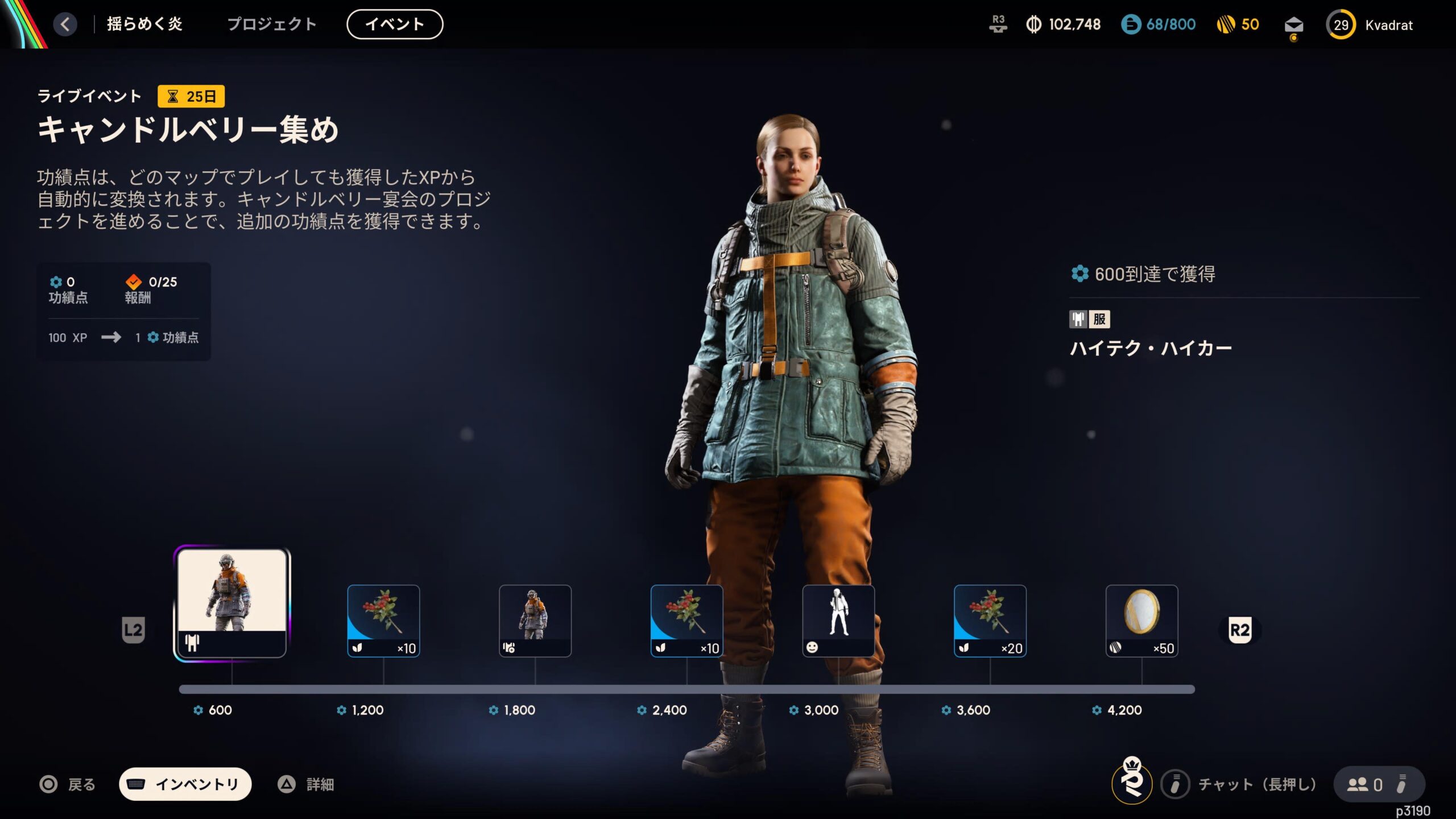Select the 2,400 candleberry x10 reward
This screenshot has height=819, width=1456.
coord(686,621)
